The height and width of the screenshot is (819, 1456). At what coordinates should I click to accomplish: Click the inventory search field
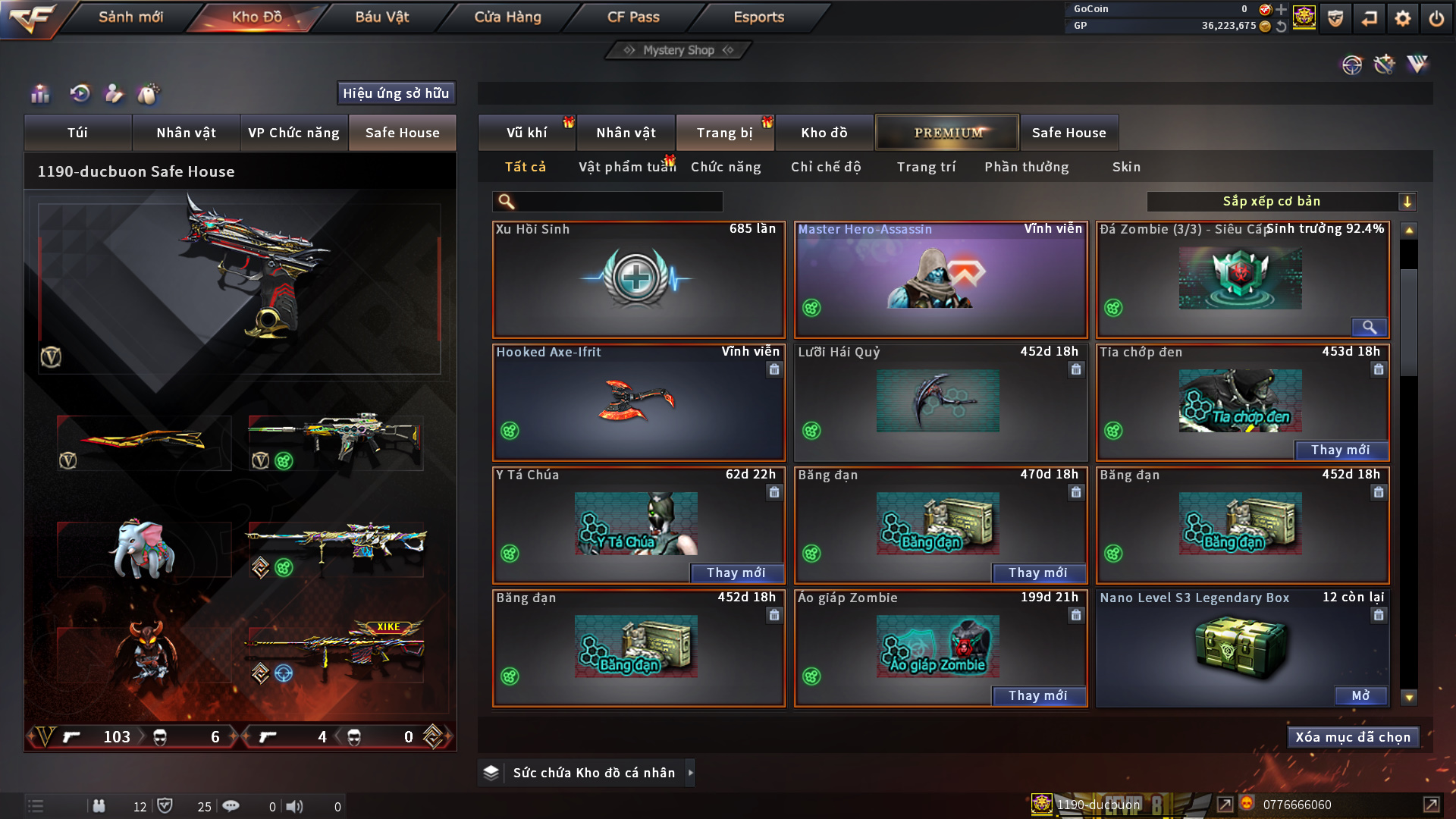(x=618, y=202)
